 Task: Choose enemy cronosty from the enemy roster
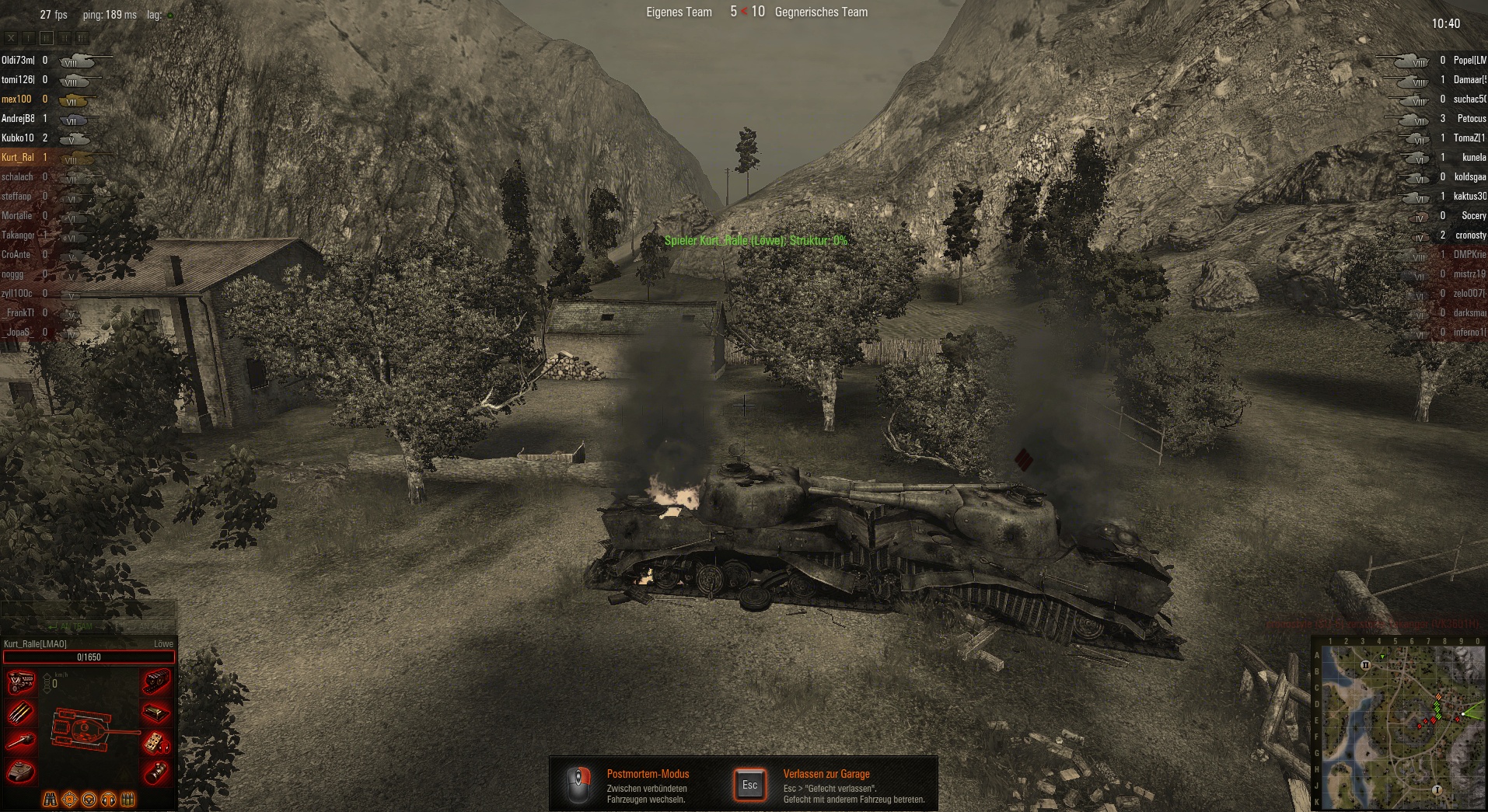point(1470,235)
